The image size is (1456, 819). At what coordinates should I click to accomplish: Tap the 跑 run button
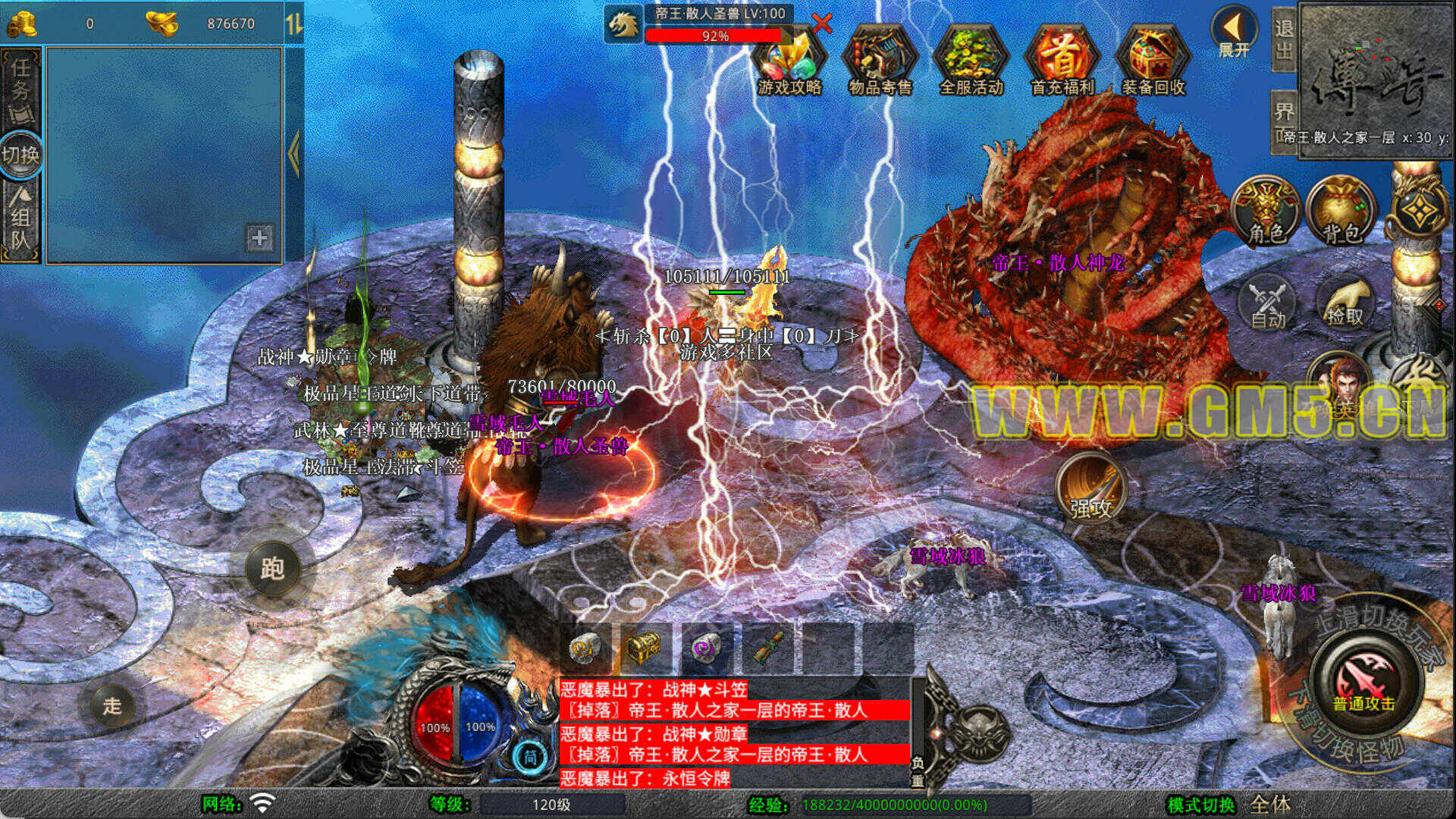pos(272,568)
